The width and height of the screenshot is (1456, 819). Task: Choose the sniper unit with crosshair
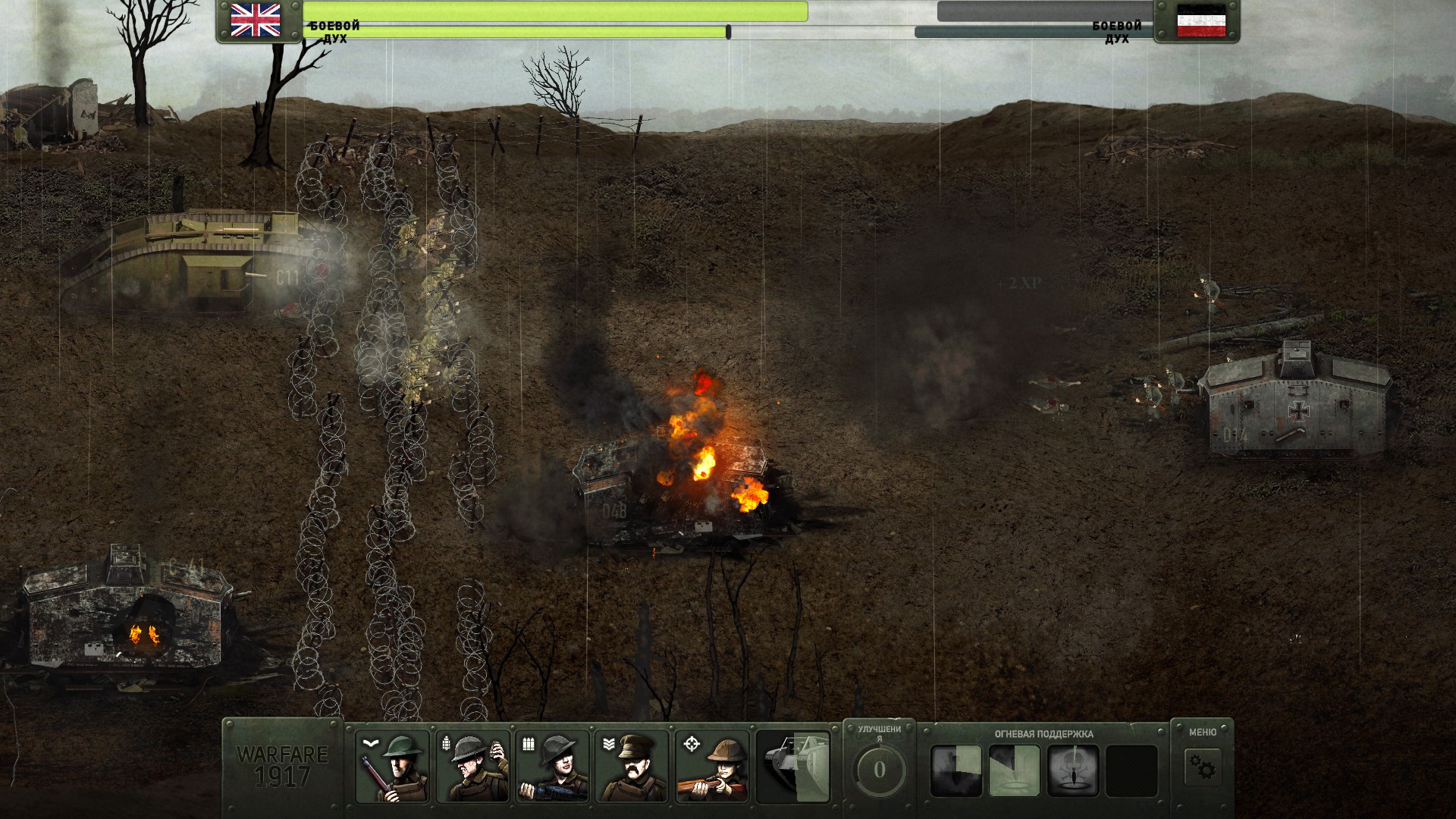click(x=712, y=767)
